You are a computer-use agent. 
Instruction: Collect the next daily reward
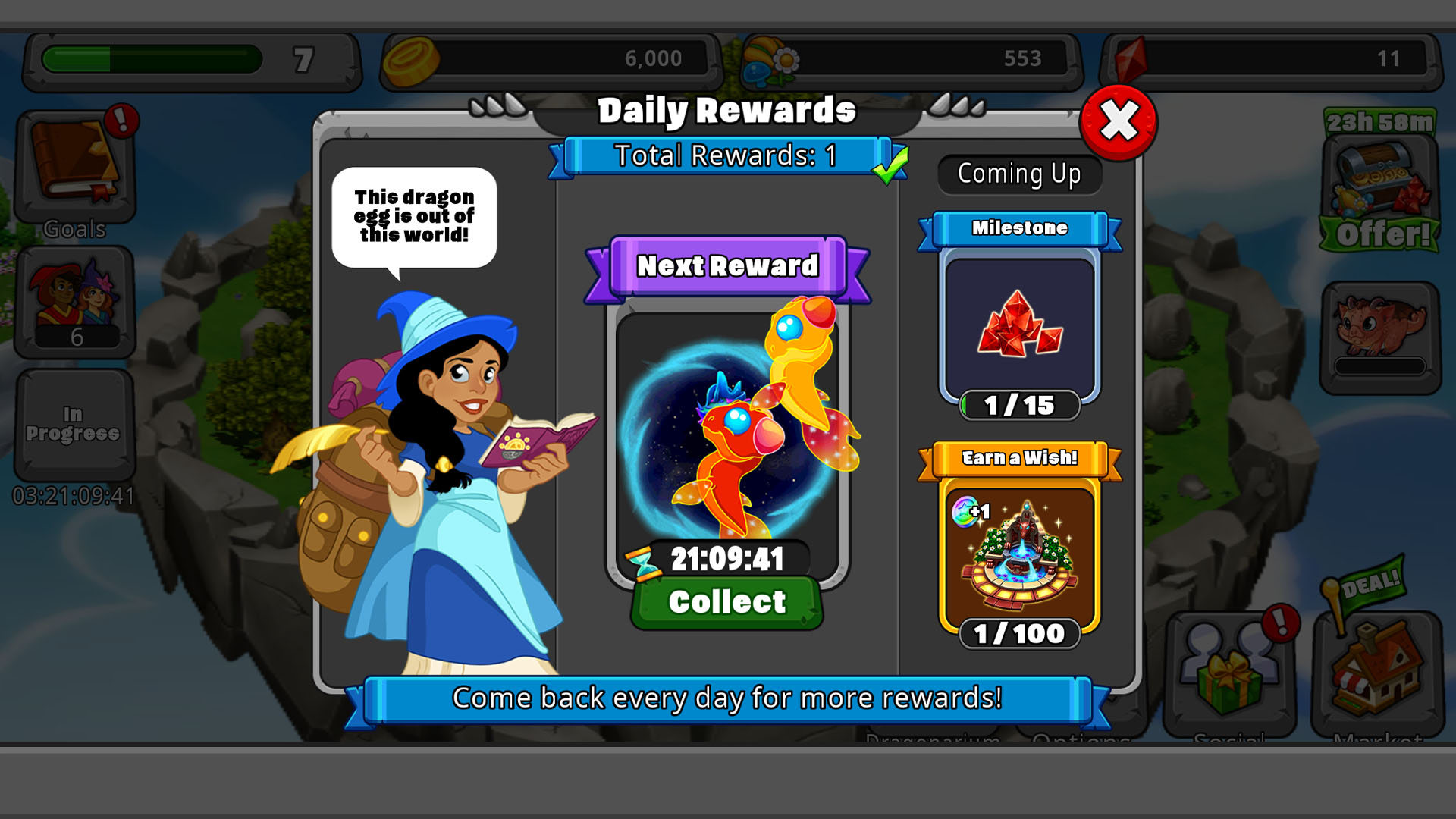click(726, 601)
